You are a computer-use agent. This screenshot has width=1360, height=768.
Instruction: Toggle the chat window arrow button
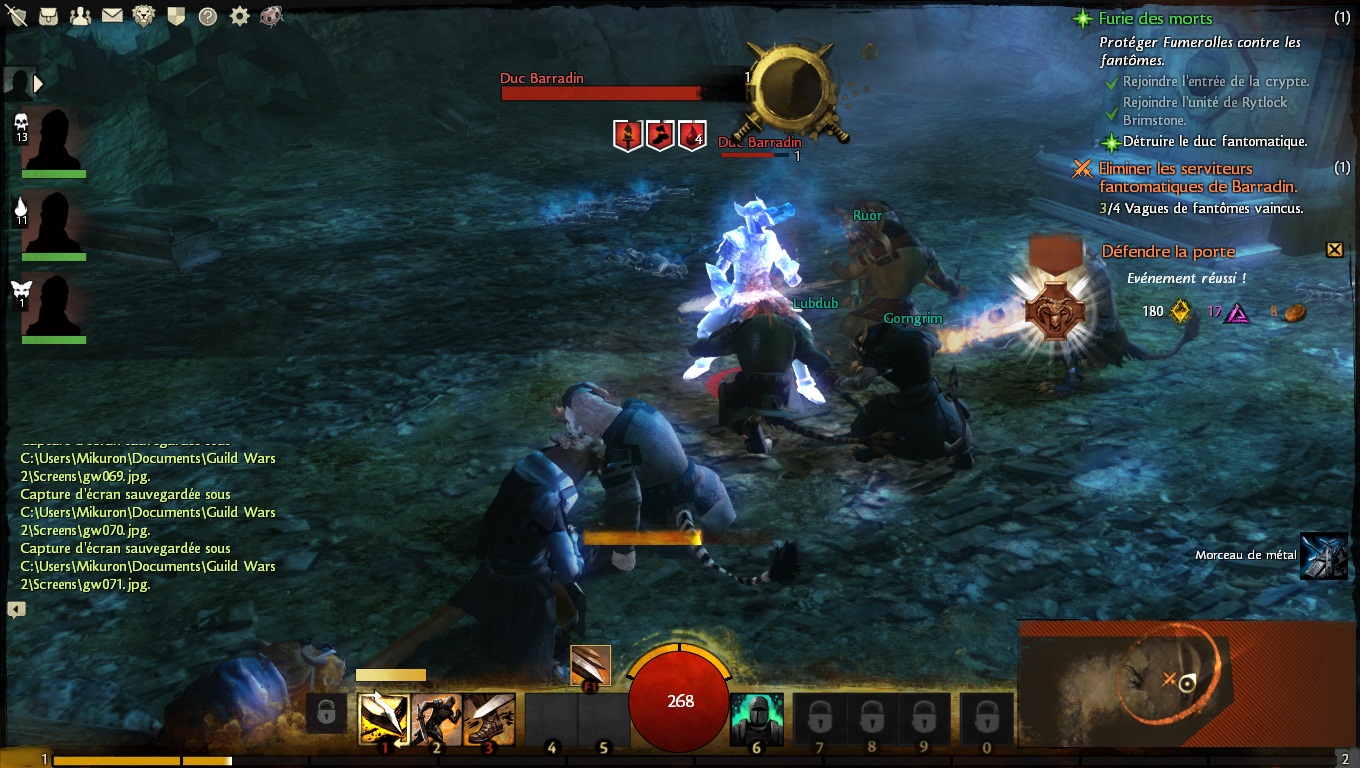pos(16,609)
